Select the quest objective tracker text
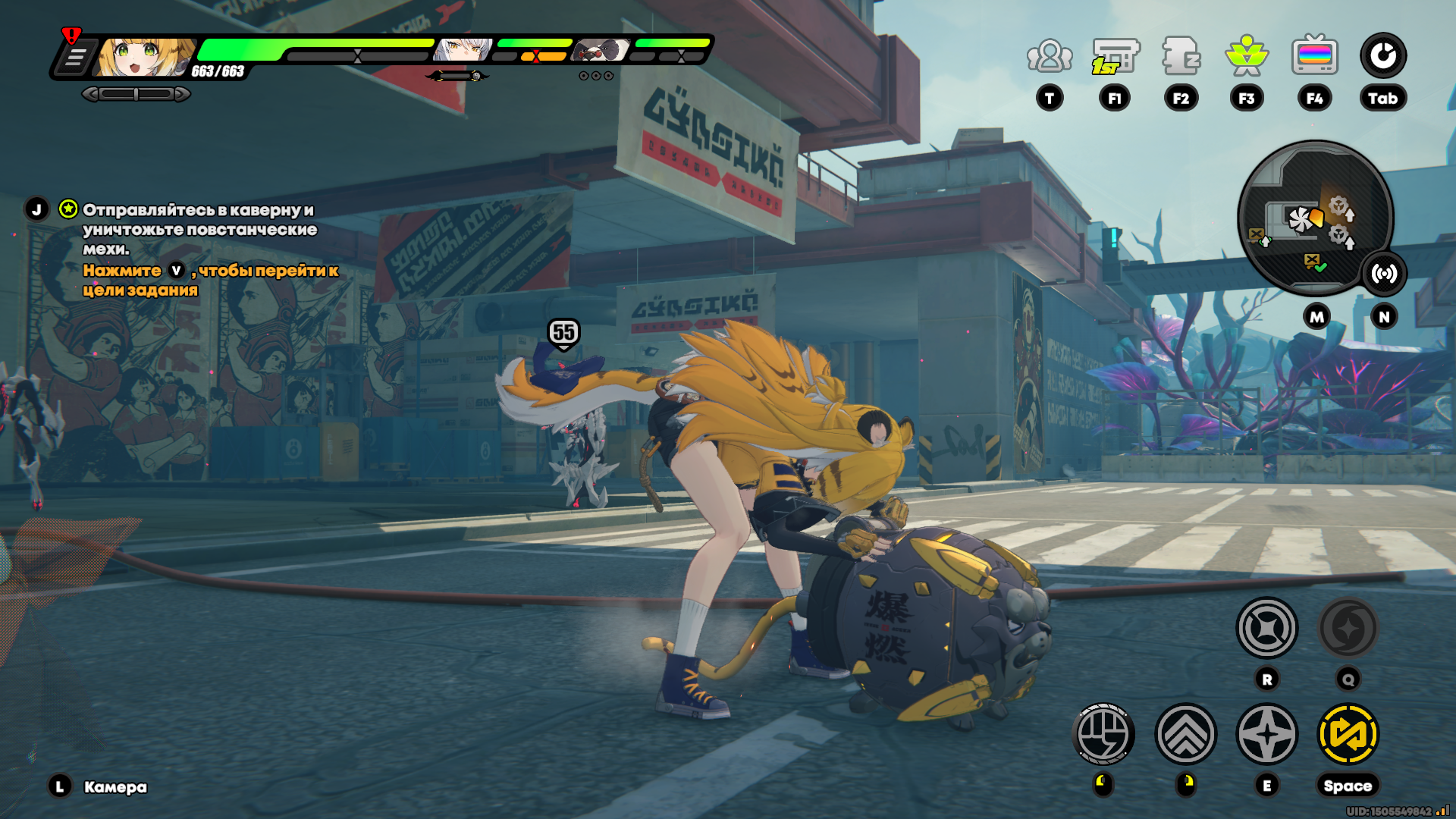Image resolution: width=1456 pixels, height=819 pixels. coord(199,229)
